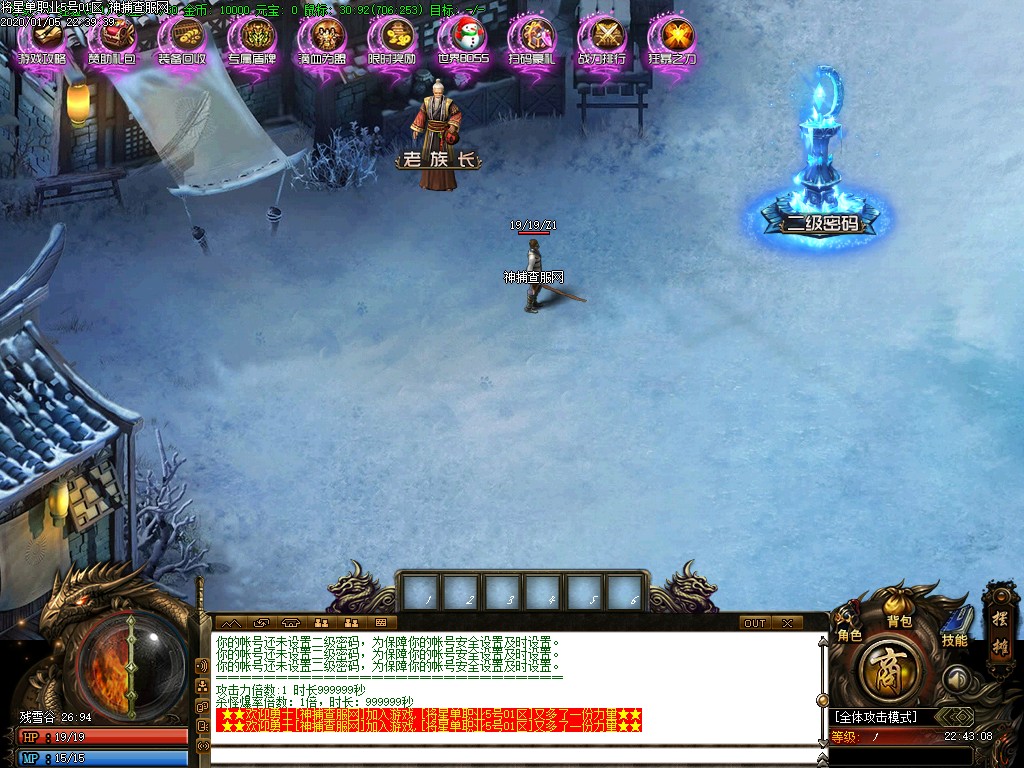Screen dimensions: 1024x768
Task: Click the X button beside OUT
Action: coord(787,623)
